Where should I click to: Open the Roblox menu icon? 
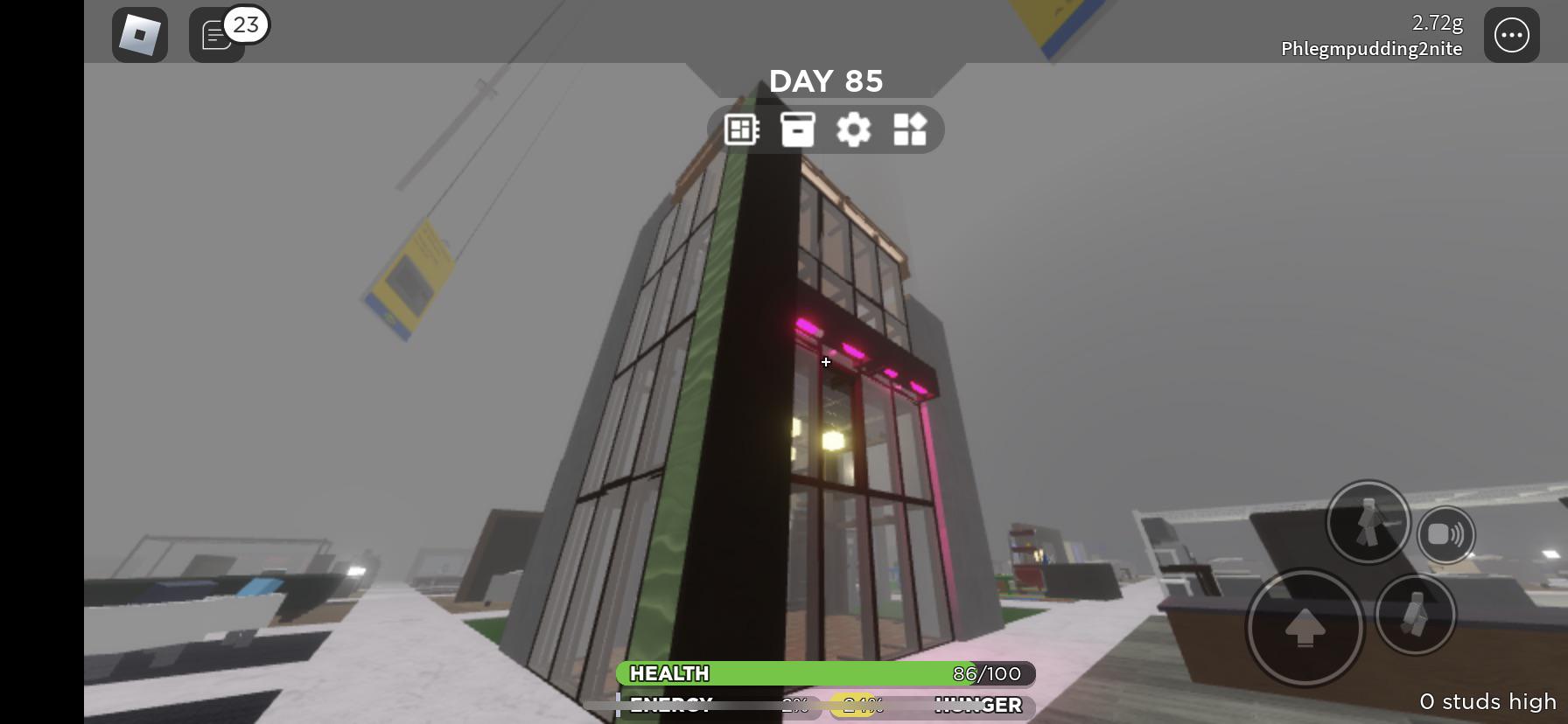point(138,35)
